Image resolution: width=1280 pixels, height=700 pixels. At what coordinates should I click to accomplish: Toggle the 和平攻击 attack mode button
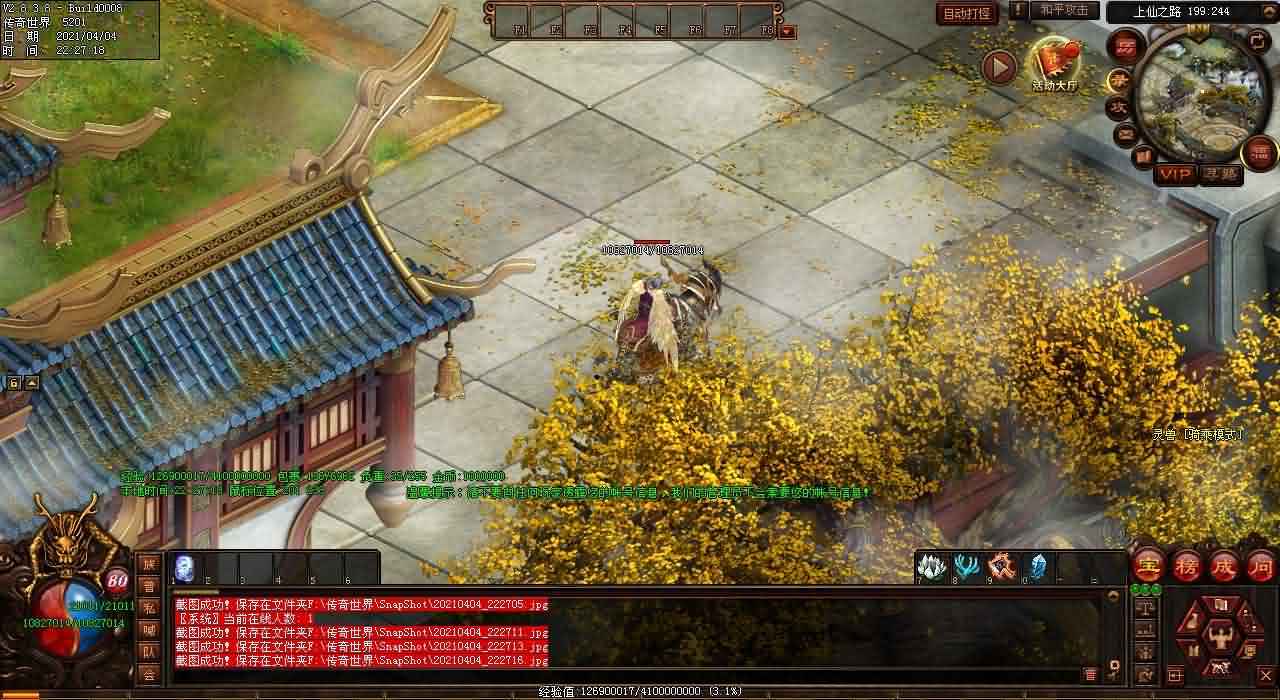click(x=1063, y=11)
